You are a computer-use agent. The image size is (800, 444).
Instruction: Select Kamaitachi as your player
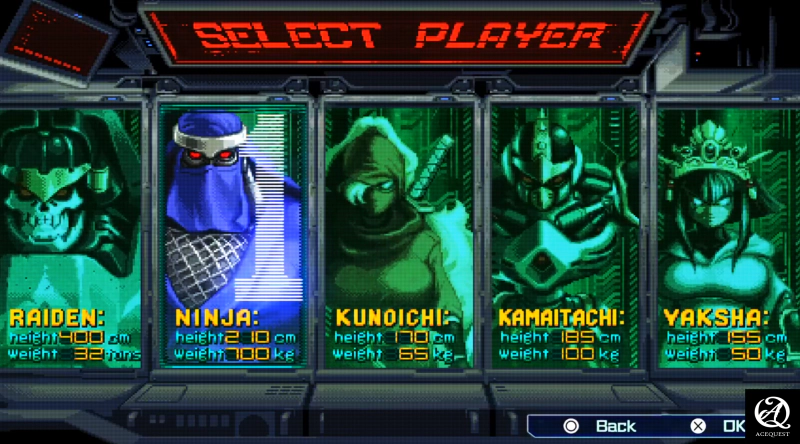(562, 230)
